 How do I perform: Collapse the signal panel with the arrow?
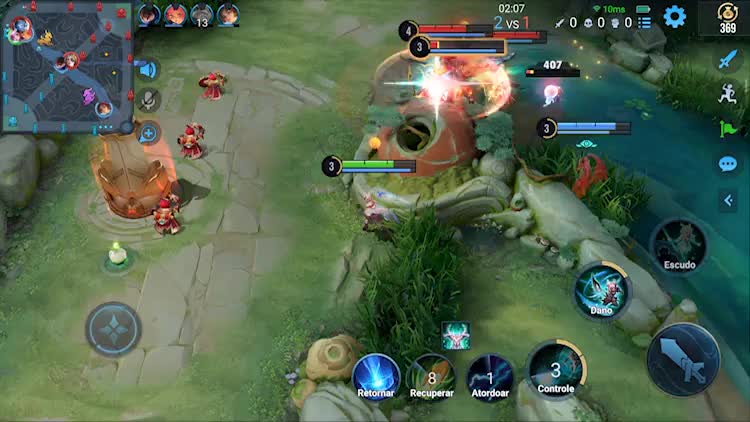point(728,201)
